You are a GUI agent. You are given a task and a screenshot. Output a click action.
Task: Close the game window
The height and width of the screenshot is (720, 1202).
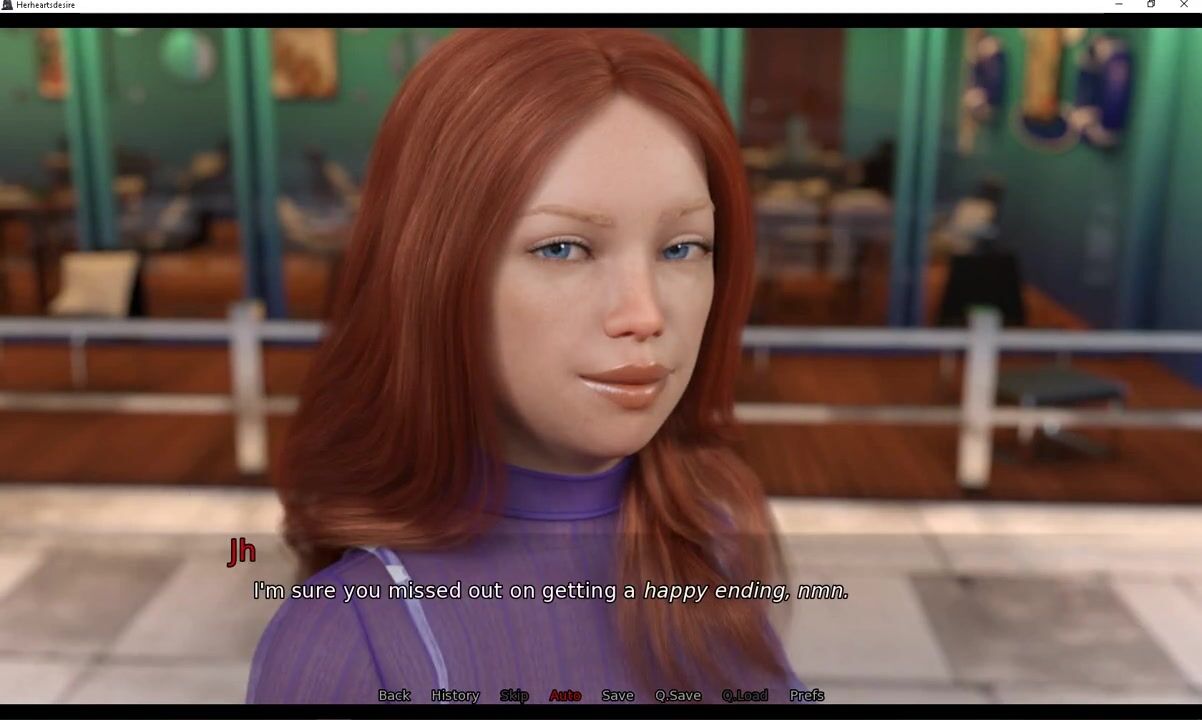pos(1184,5)
